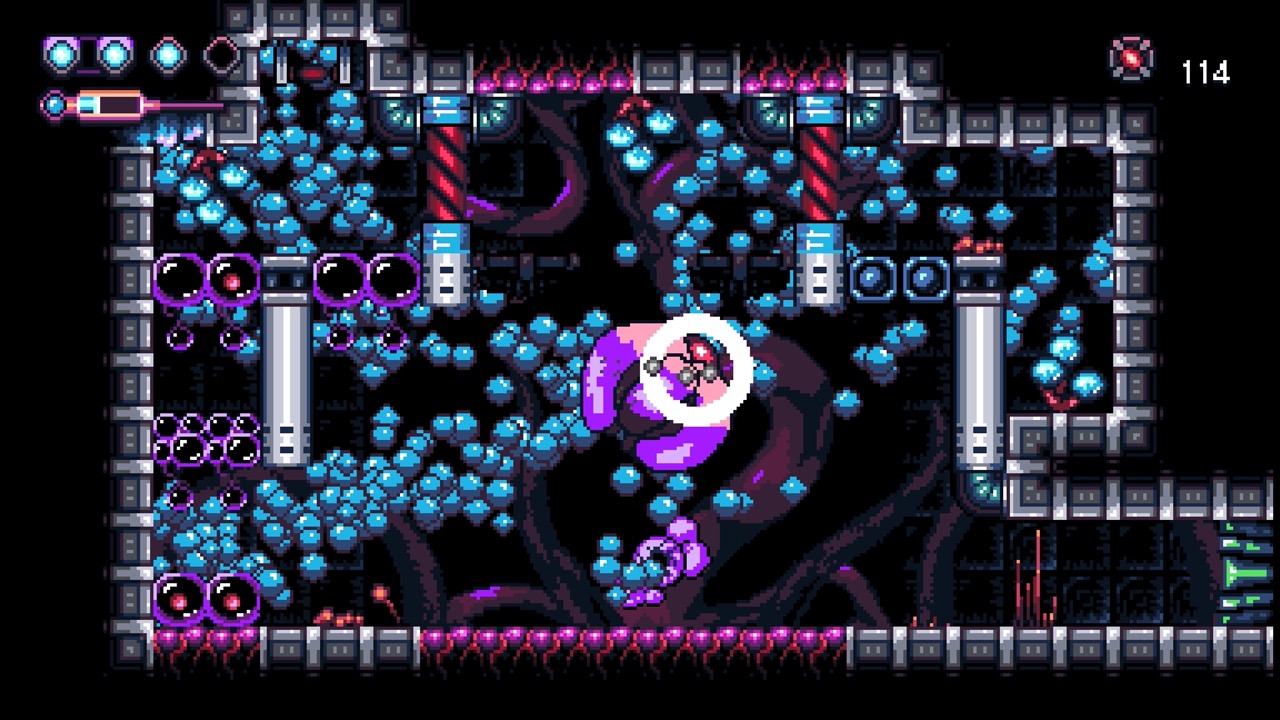Click the red orb currency icon
The width and height of the screenshot is (1280, 720).
pyautogui.click(x=1130, y=60)
